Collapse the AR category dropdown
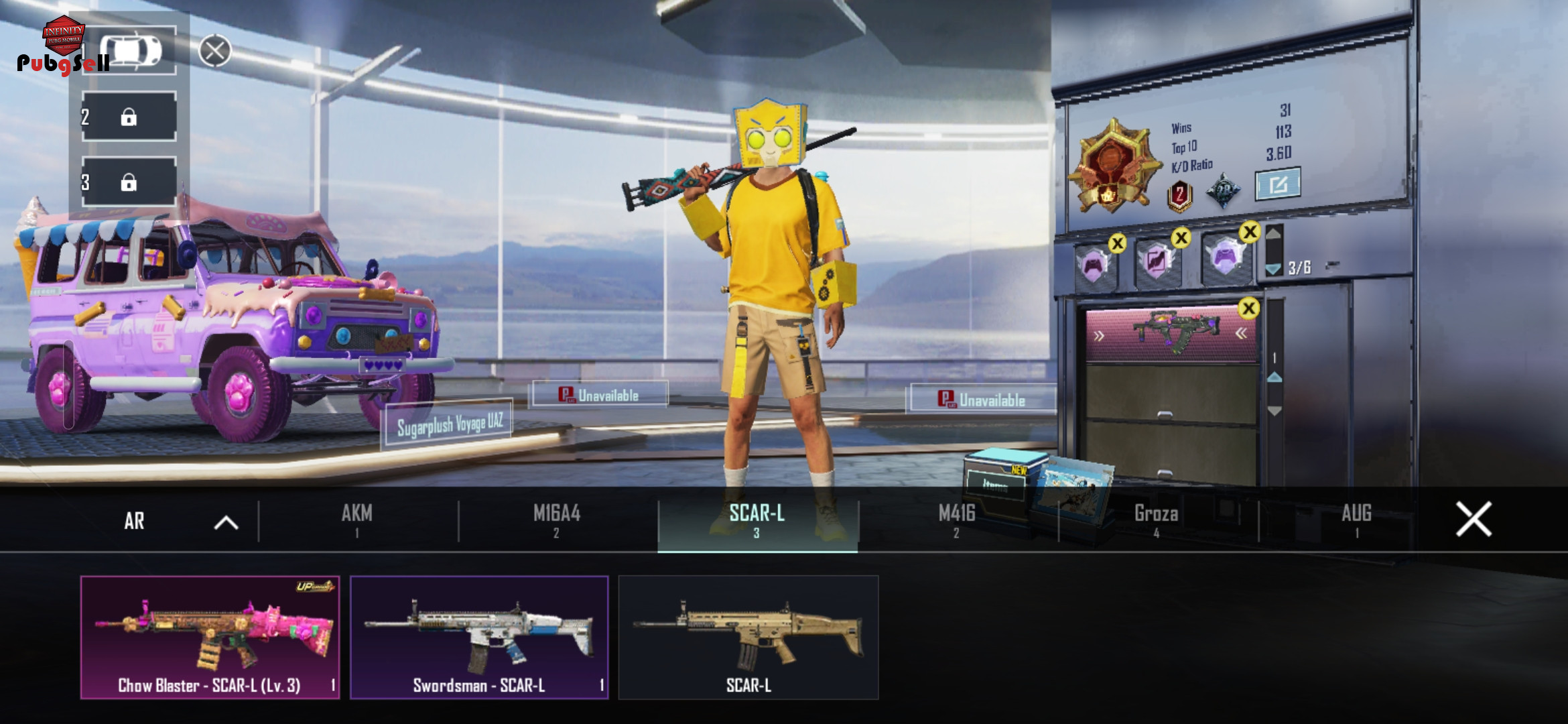Screen dimensions: 1568x724 click(226, 522)
